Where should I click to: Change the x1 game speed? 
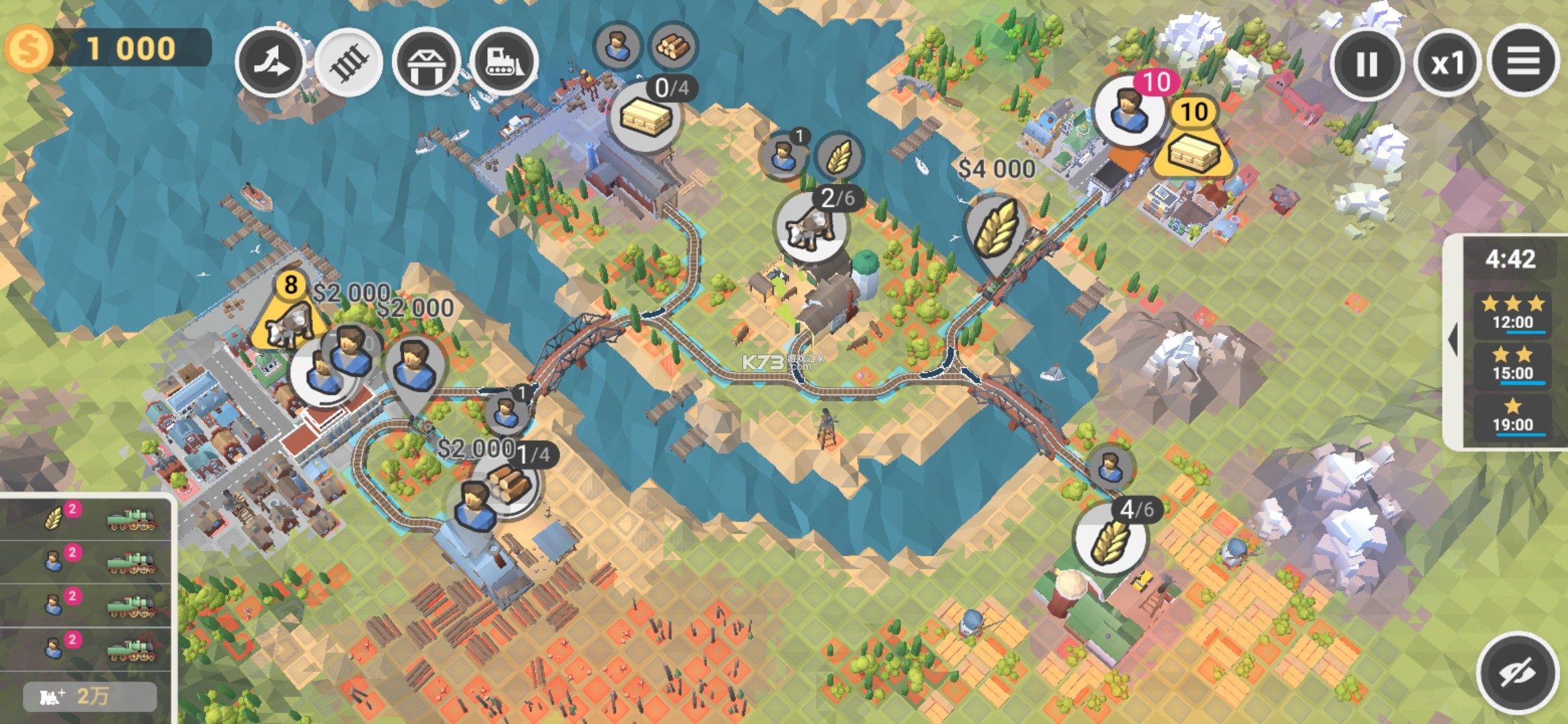(x=1447, y=64)
